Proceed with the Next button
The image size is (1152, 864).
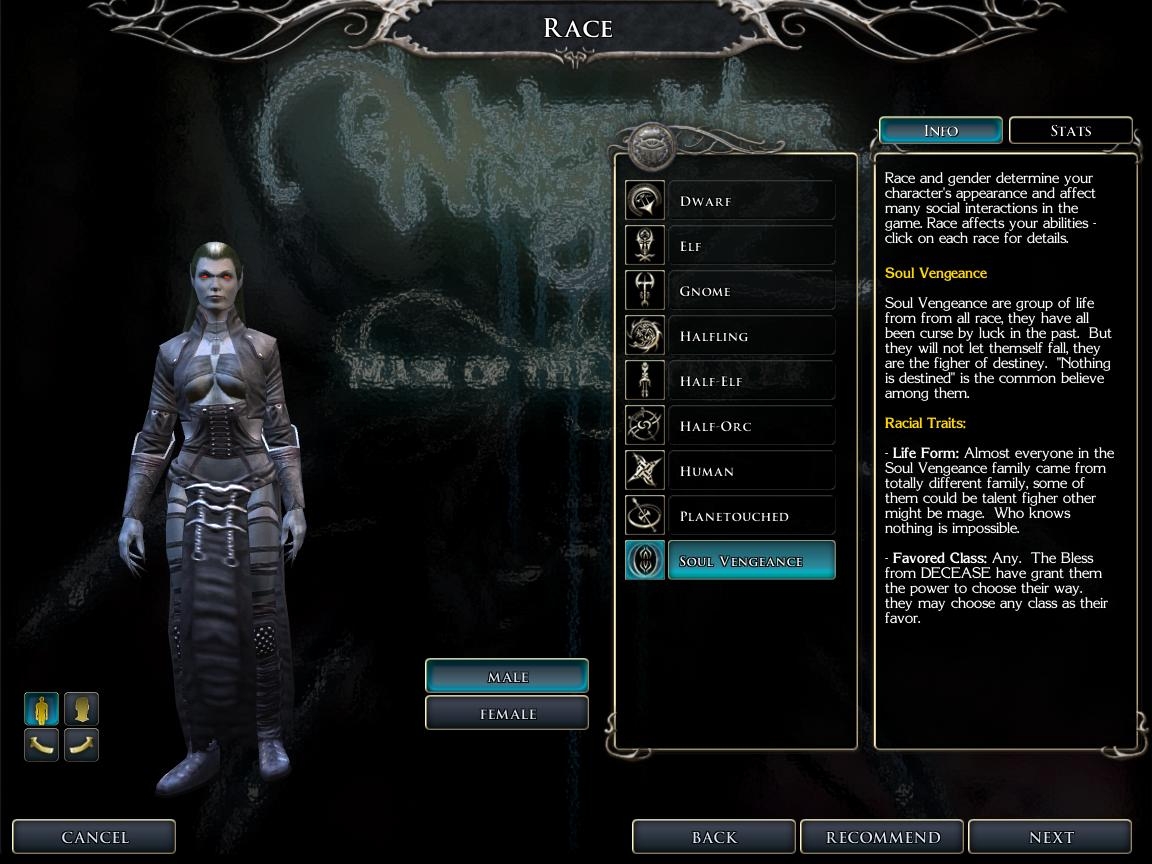click(x=1050, y=837)
